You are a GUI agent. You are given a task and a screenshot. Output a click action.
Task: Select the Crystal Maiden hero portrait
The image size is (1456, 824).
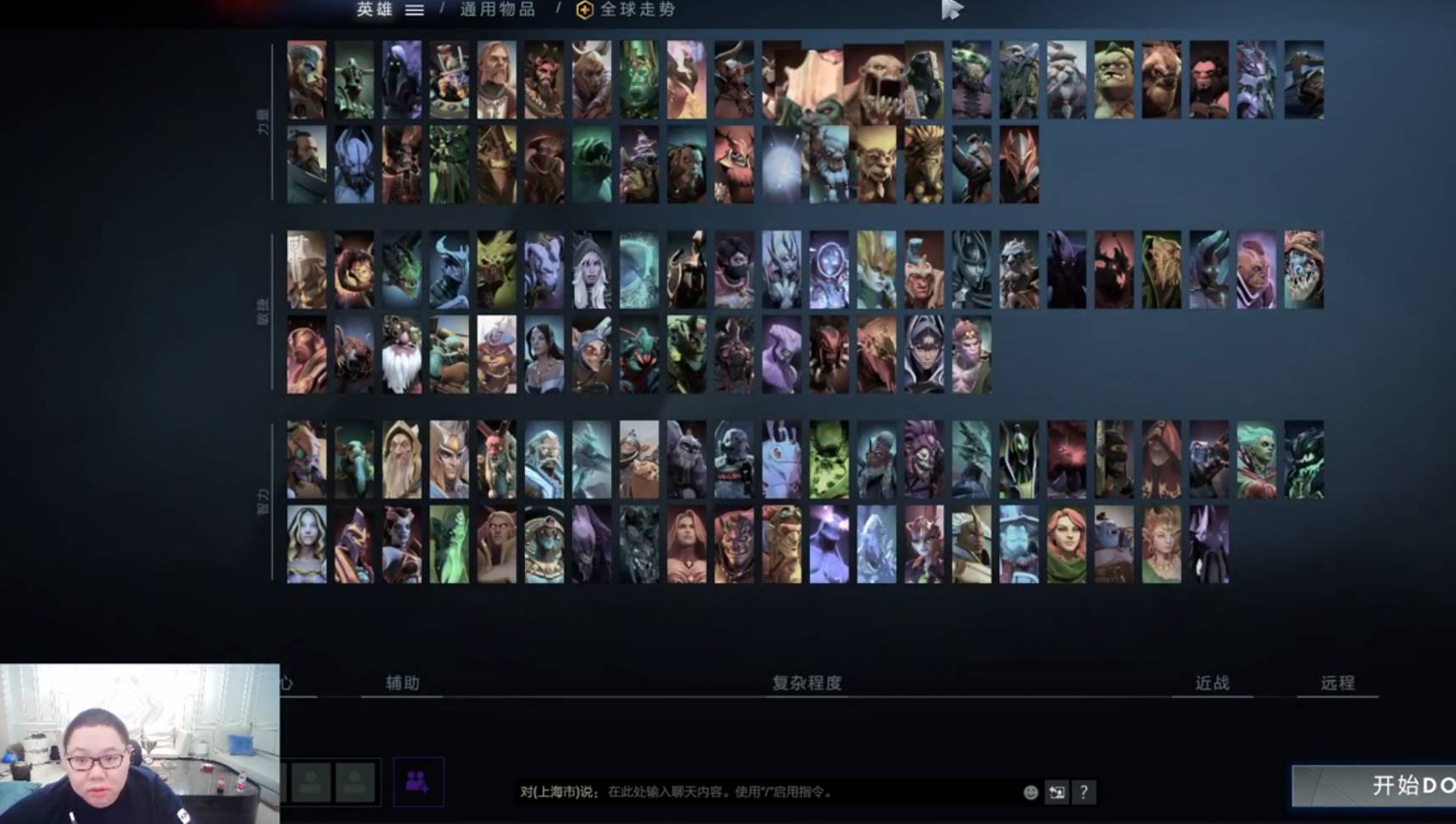tap(307, 544)
